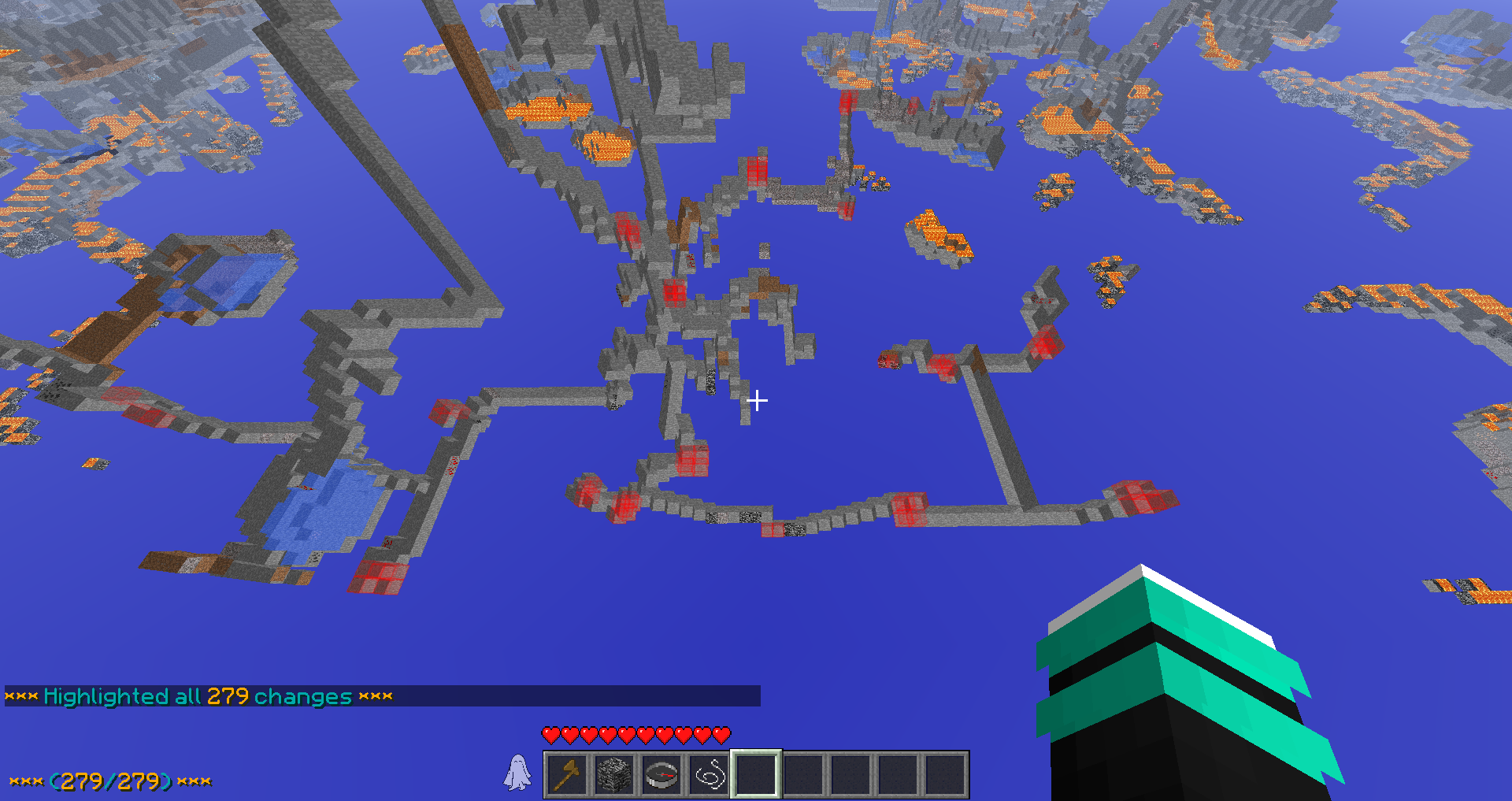
Task: Click the ghost icon beside the hotbar
Action: [x=517, y=773]
